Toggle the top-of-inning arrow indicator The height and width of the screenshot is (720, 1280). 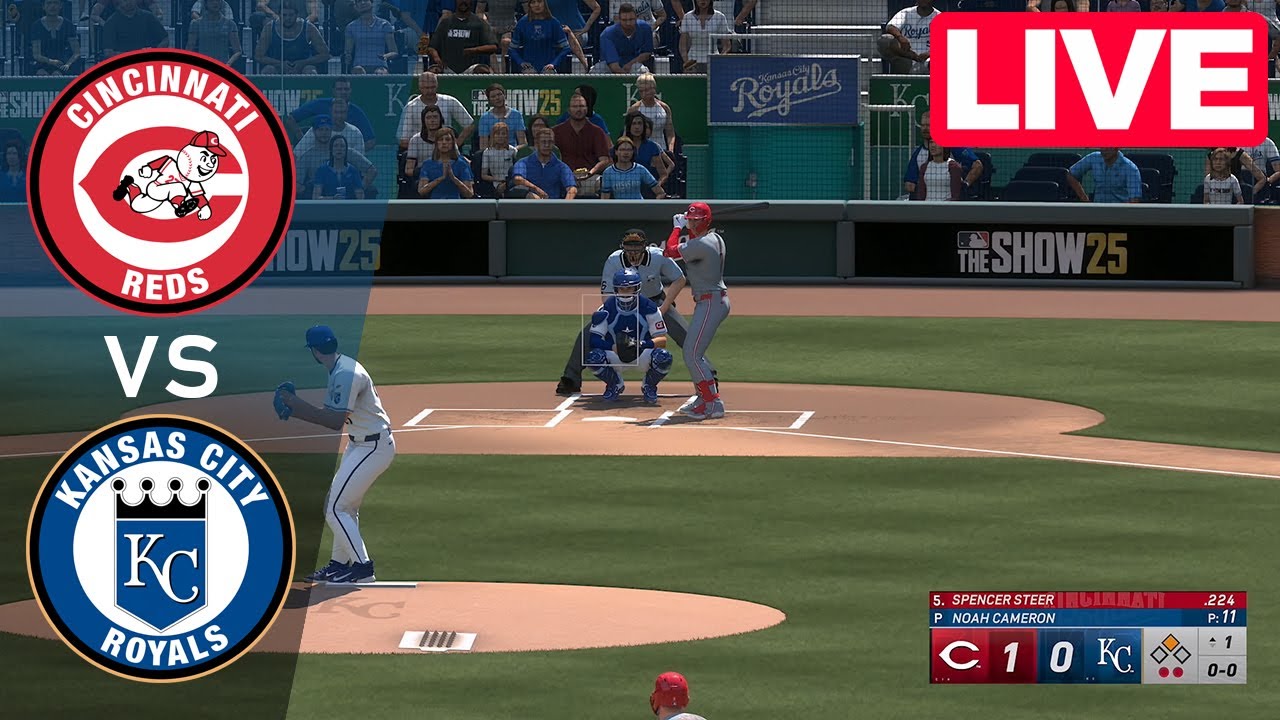[x=1212, y=640]
